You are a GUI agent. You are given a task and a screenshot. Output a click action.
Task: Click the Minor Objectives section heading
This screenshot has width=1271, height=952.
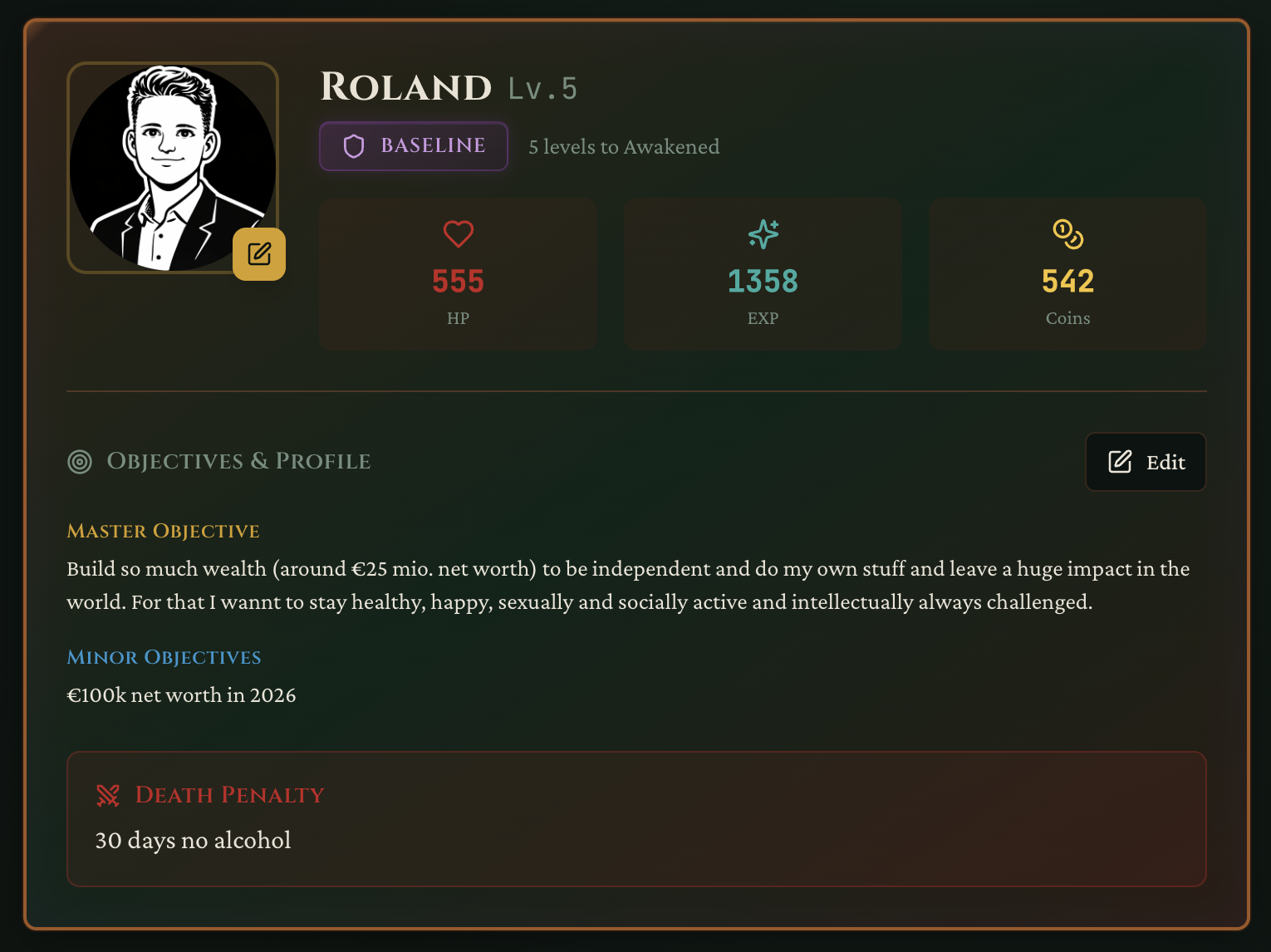(x=164, y=657)
